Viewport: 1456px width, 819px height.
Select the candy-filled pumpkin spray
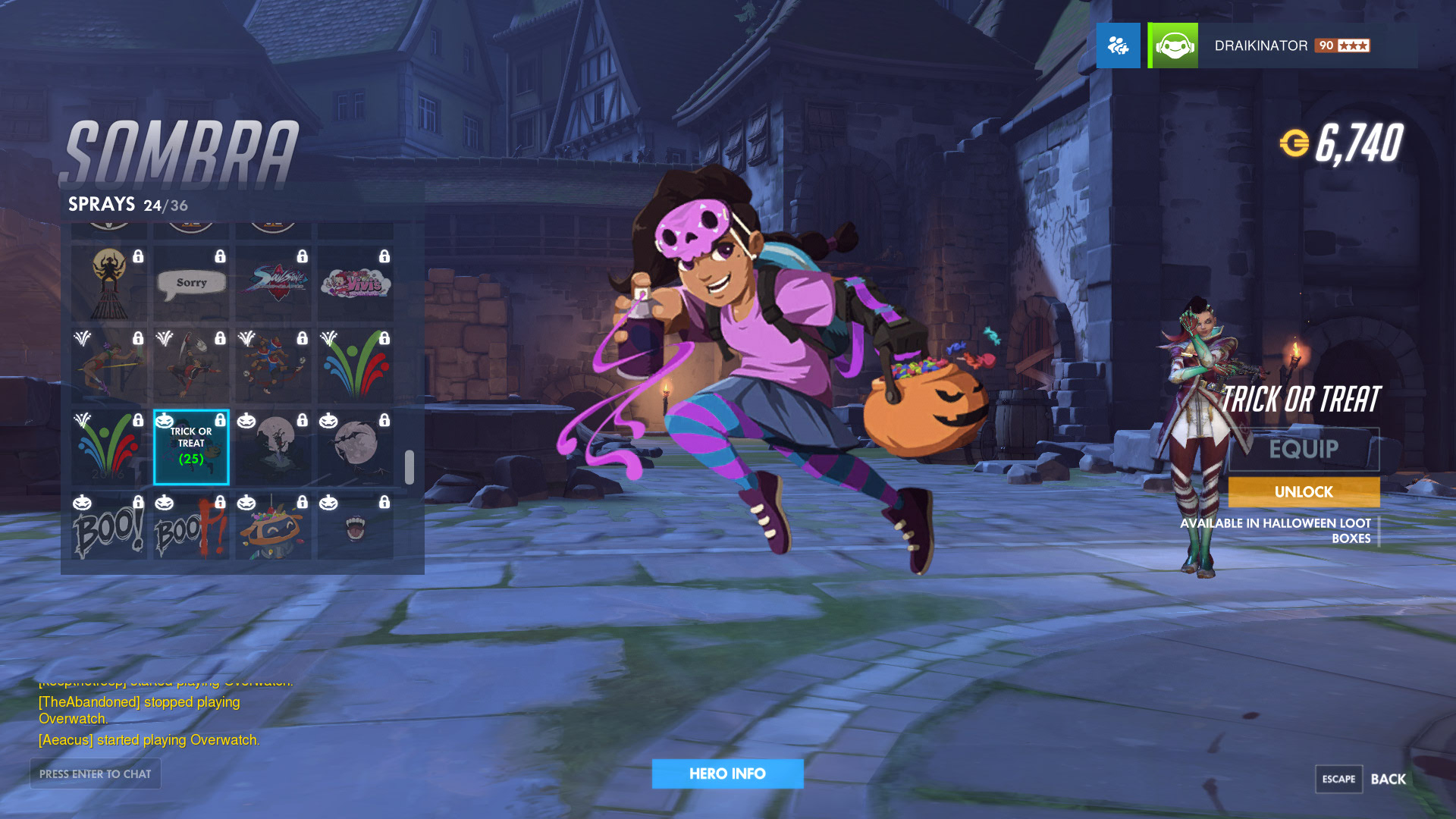tap(273, 528)
